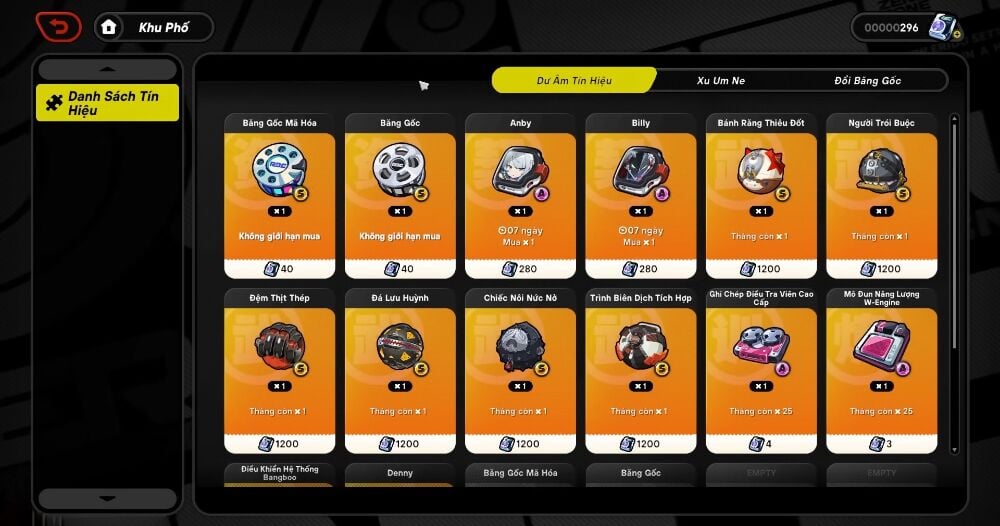Screen dimensions: 1000x526
Task: Select the Dư Âm Tín Hiệu tab
Action: pyautogui.click(x=574, y=80)
